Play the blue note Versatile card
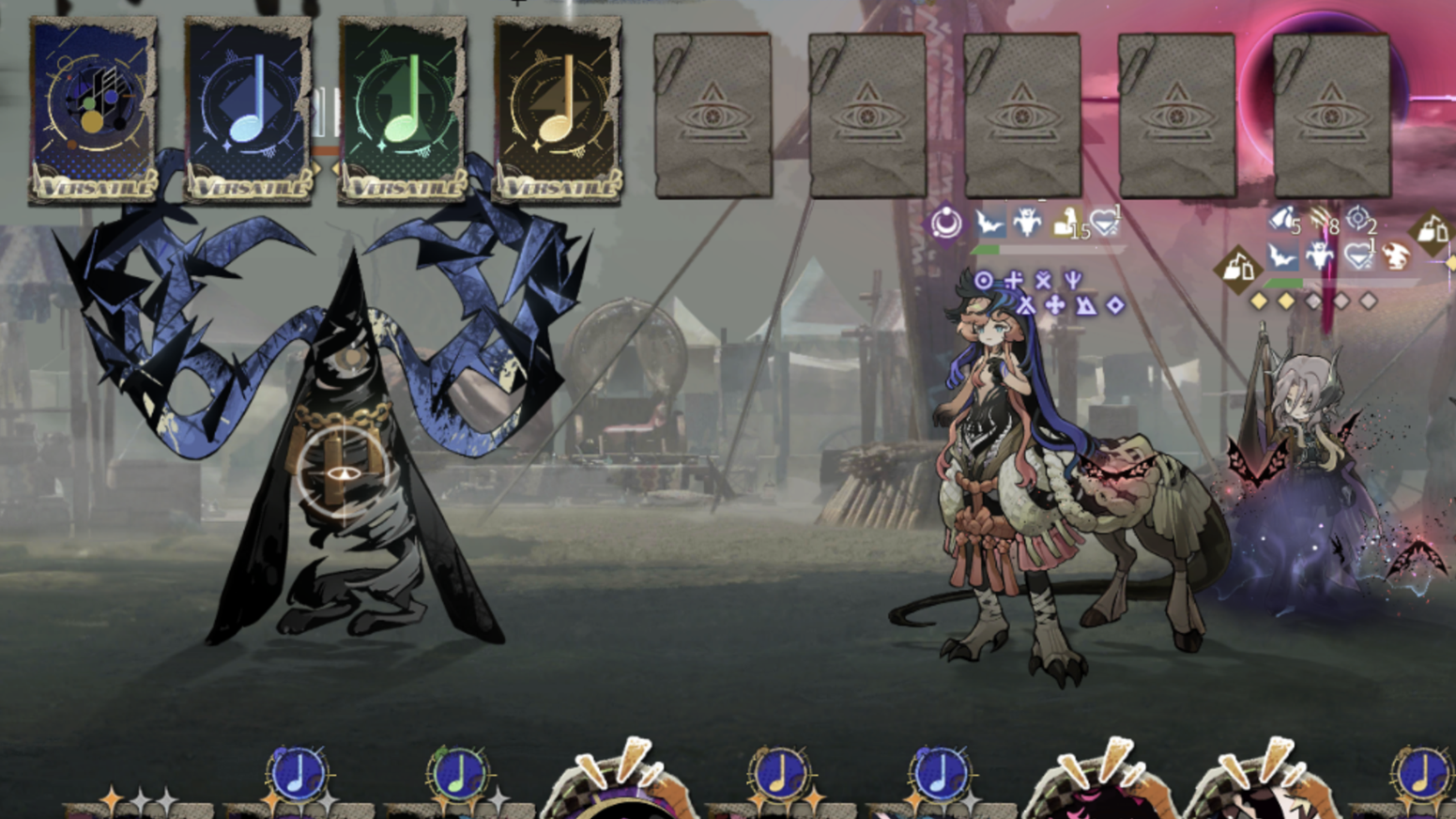 tap(248, 109)
